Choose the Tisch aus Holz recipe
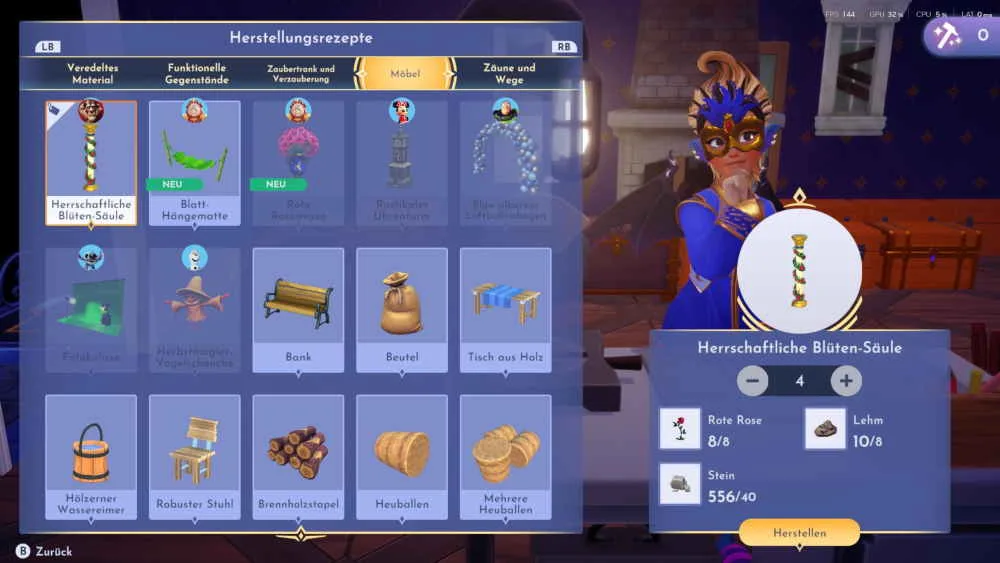The image size is (1000, 563). pyautogui.click(x=505, y=310)
